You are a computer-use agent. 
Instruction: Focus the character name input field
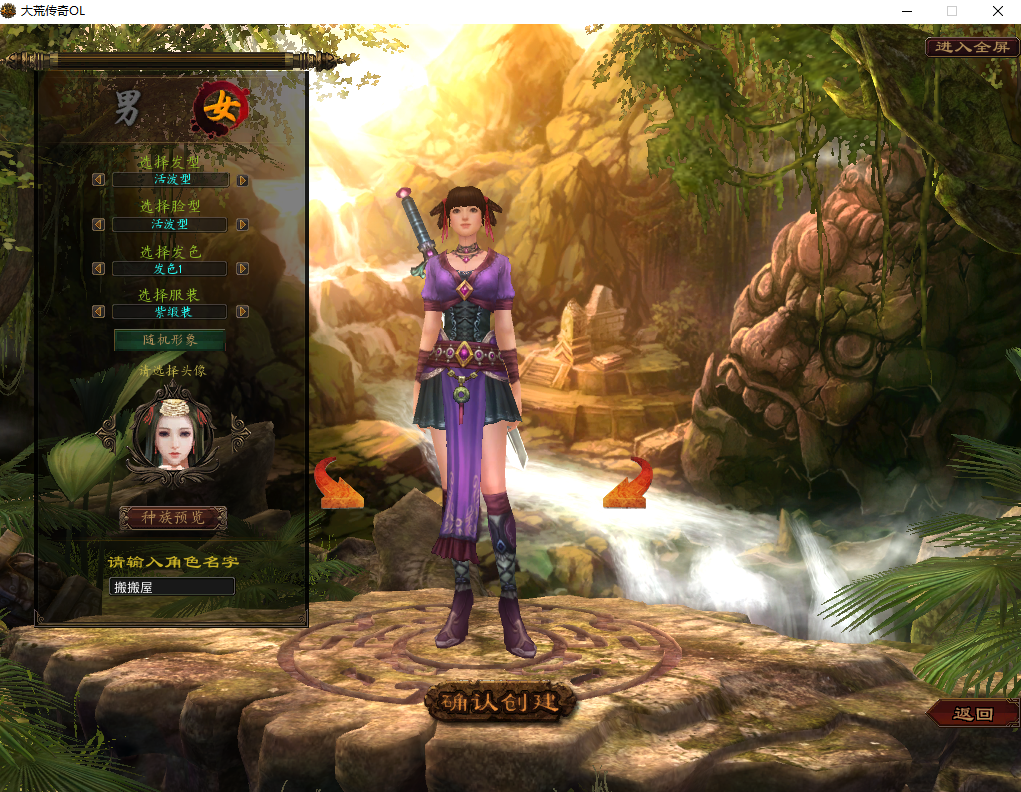[172, 587]
